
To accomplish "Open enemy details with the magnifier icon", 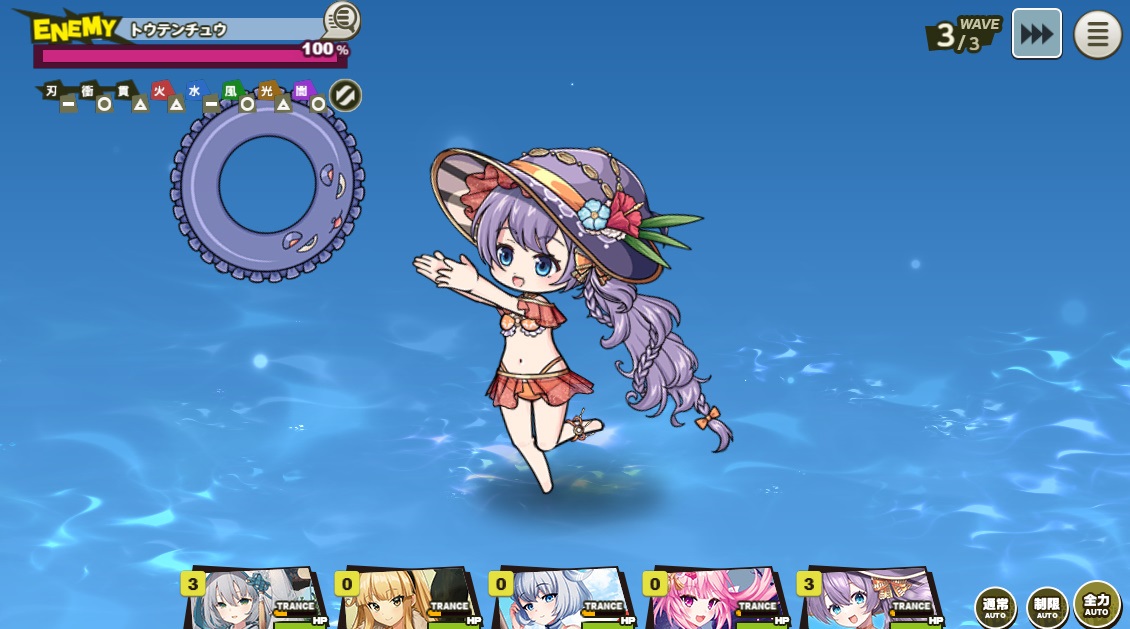I will click(341, 19).
